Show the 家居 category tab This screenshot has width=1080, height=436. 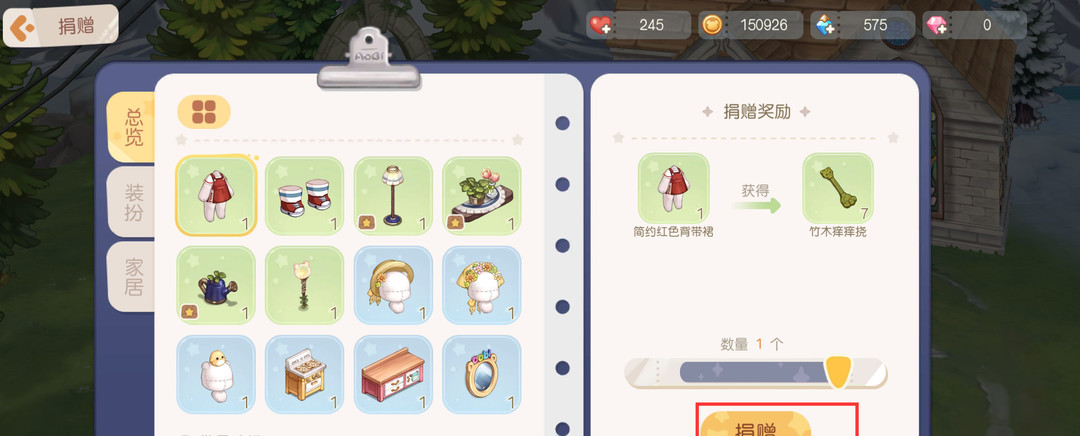click(133, 277)
